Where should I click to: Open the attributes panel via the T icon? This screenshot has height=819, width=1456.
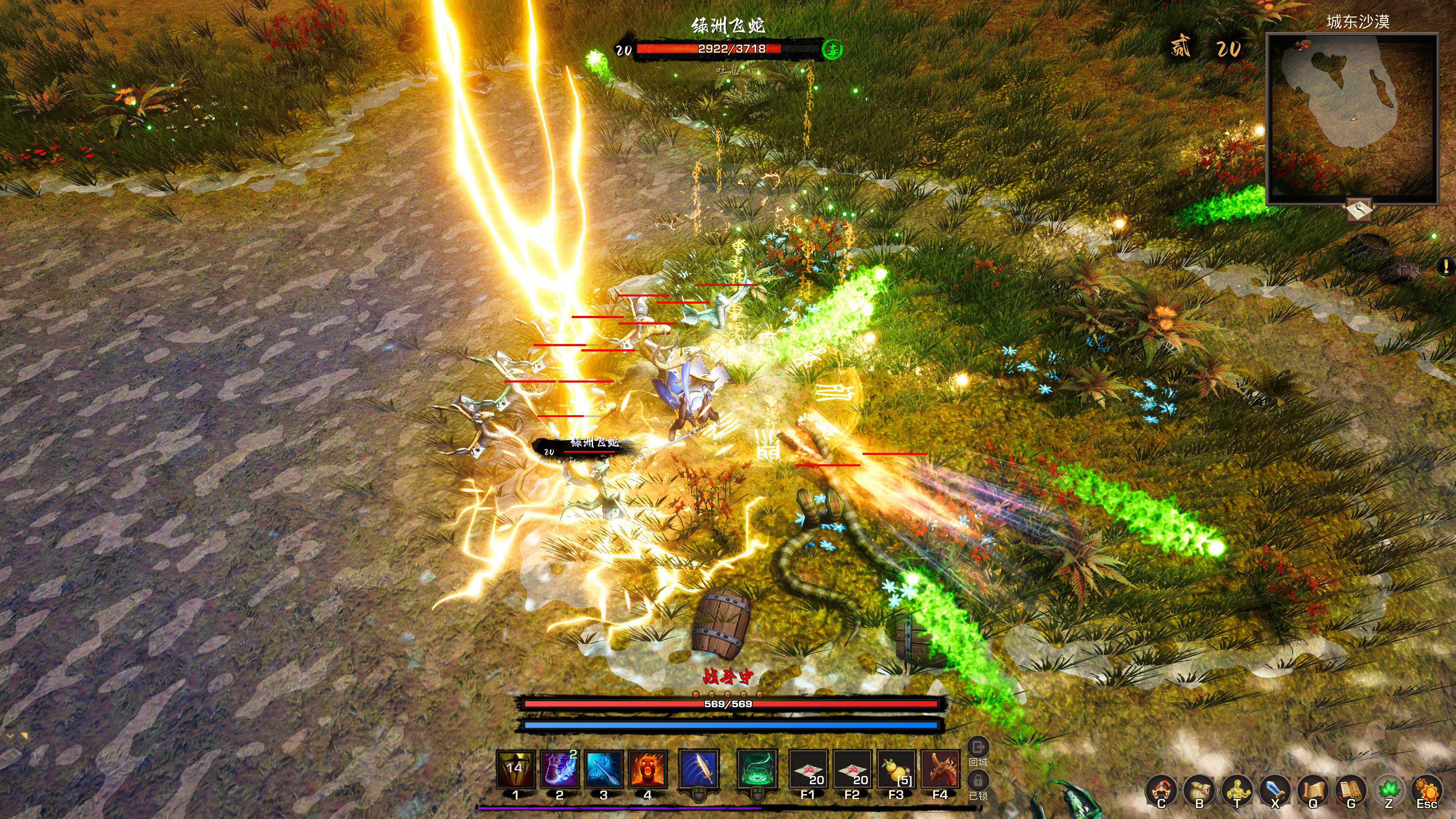pos(1238,791)
